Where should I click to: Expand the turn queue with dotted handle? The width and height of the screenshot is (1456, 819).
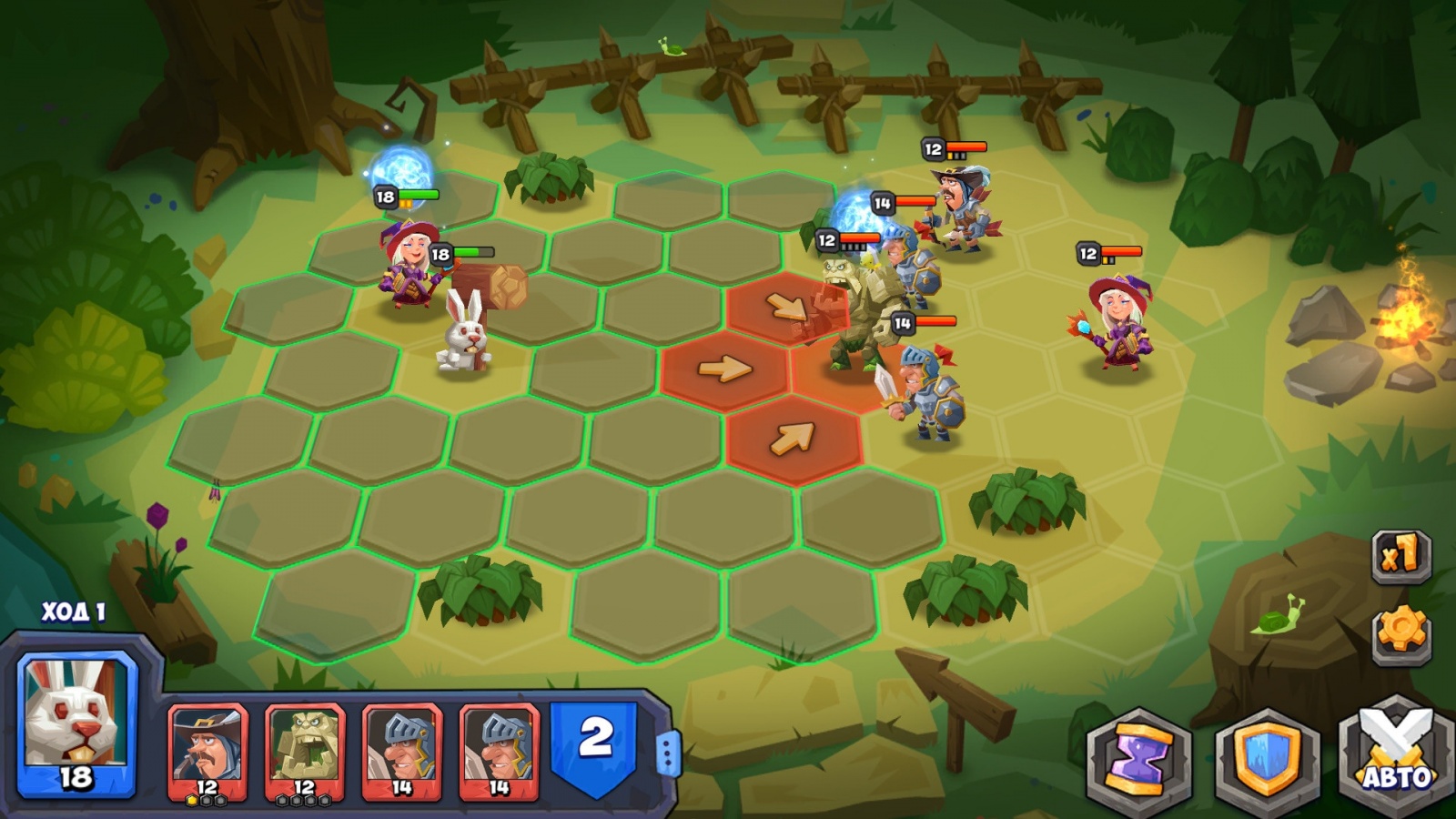[669, 753]
